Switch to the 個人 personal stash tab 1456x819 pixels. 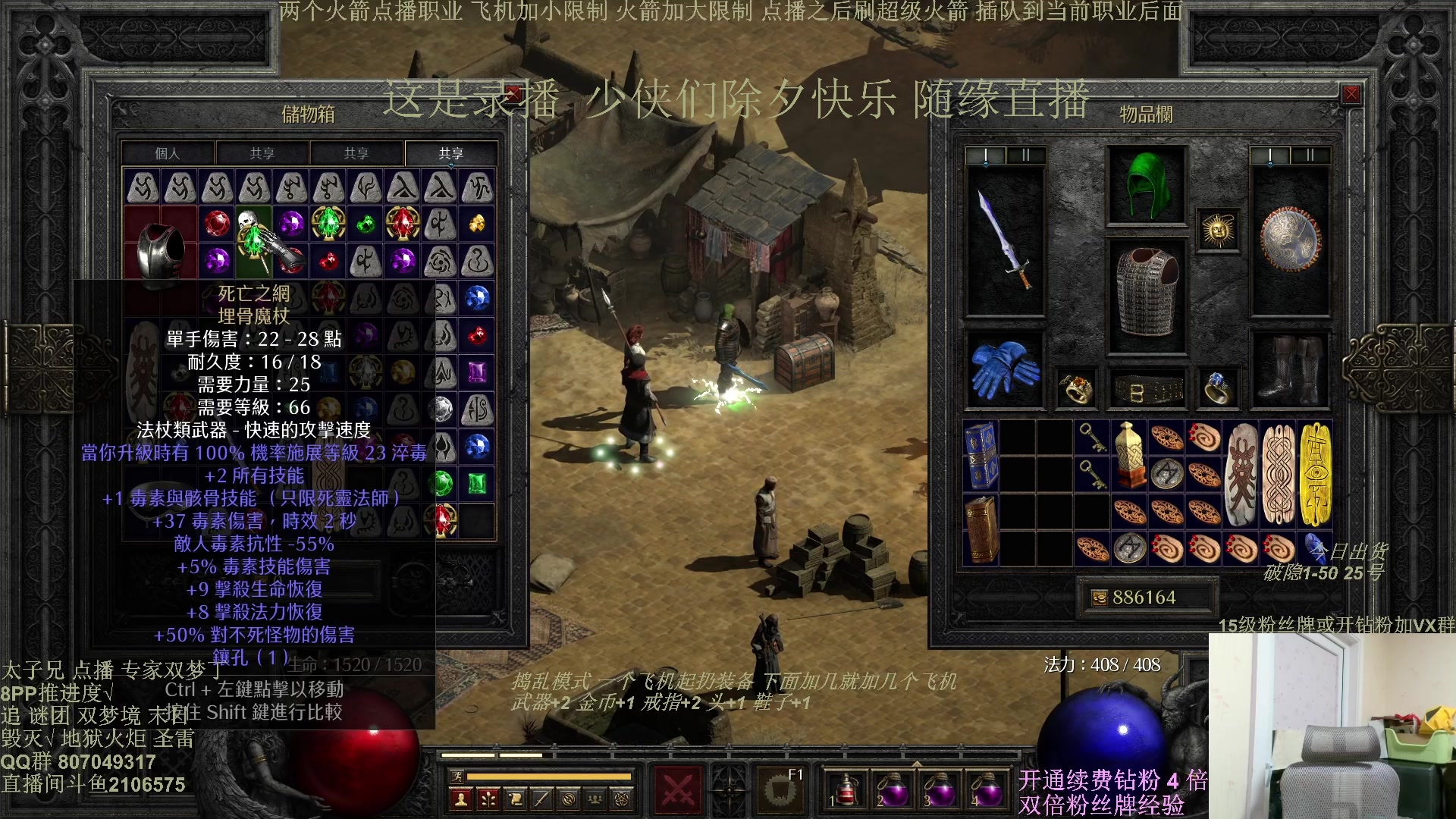click(x=168, y=153)
